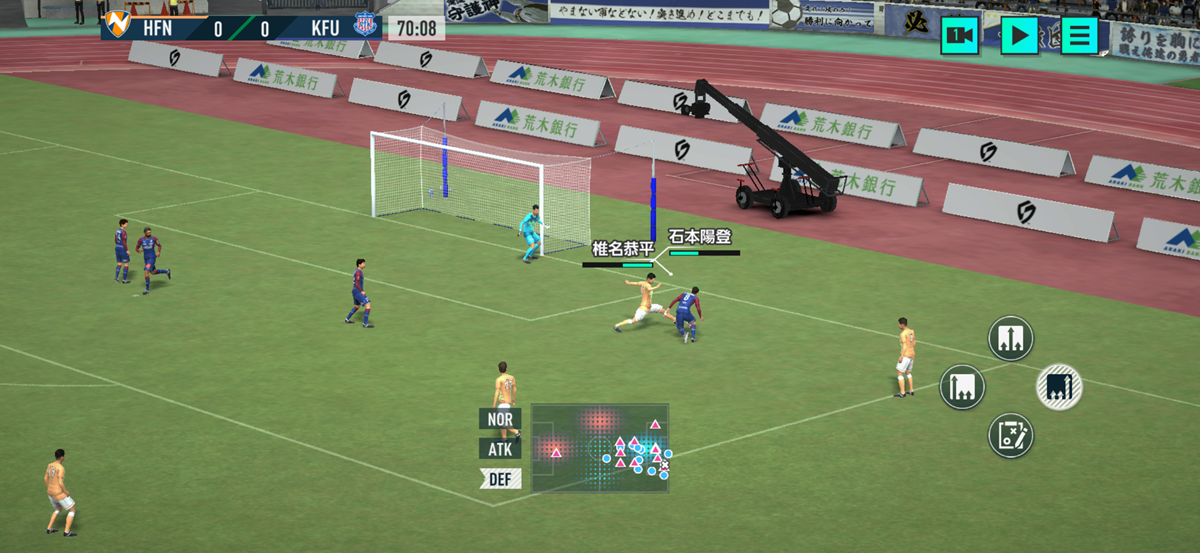The height and width of the screenshot is (553, 1200).
Task: Switch to the ATK tactic mode
Action: tap(500, 449)
